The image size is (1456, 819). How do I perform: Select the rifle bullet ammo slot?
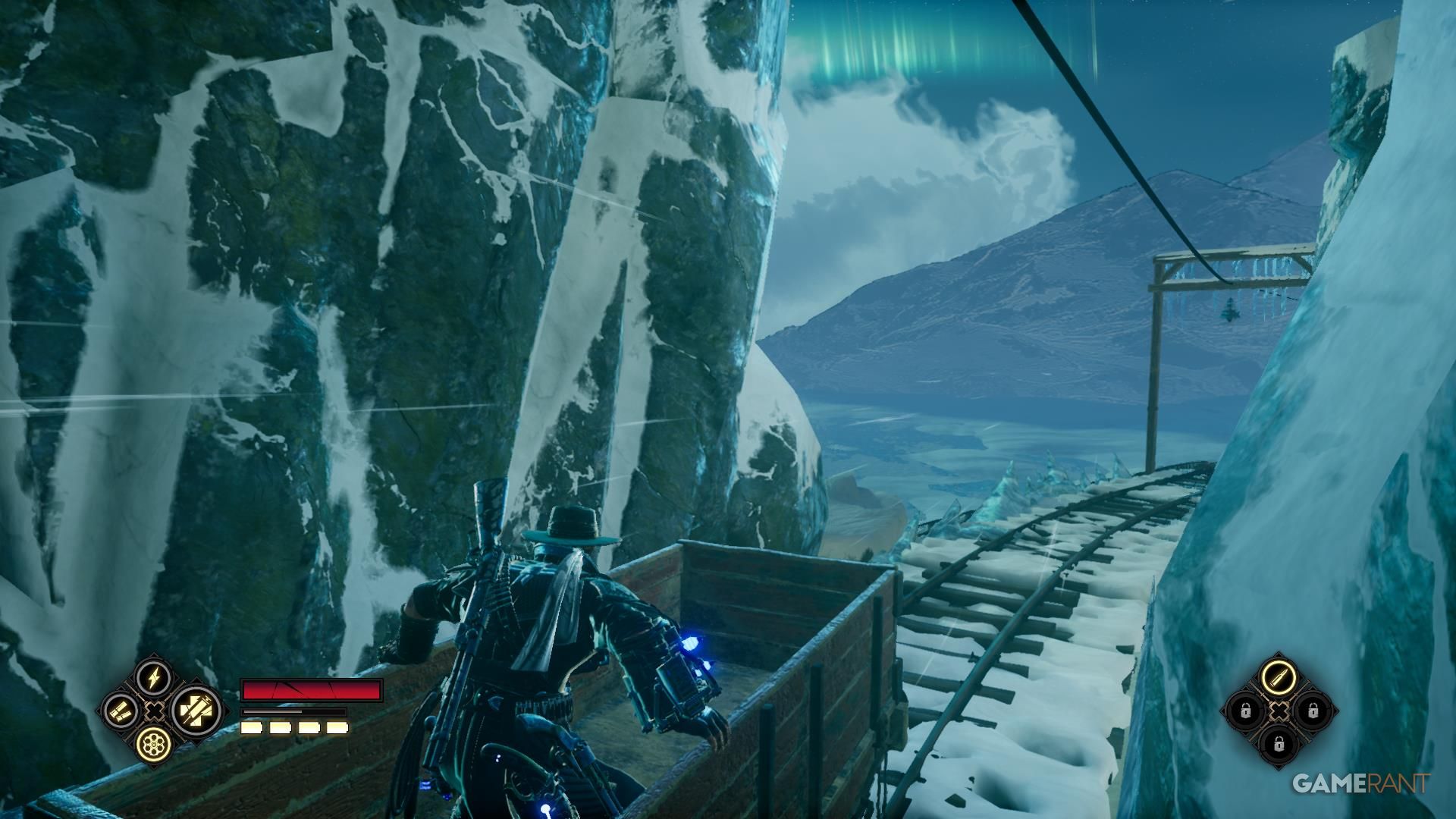[1279, 676]
